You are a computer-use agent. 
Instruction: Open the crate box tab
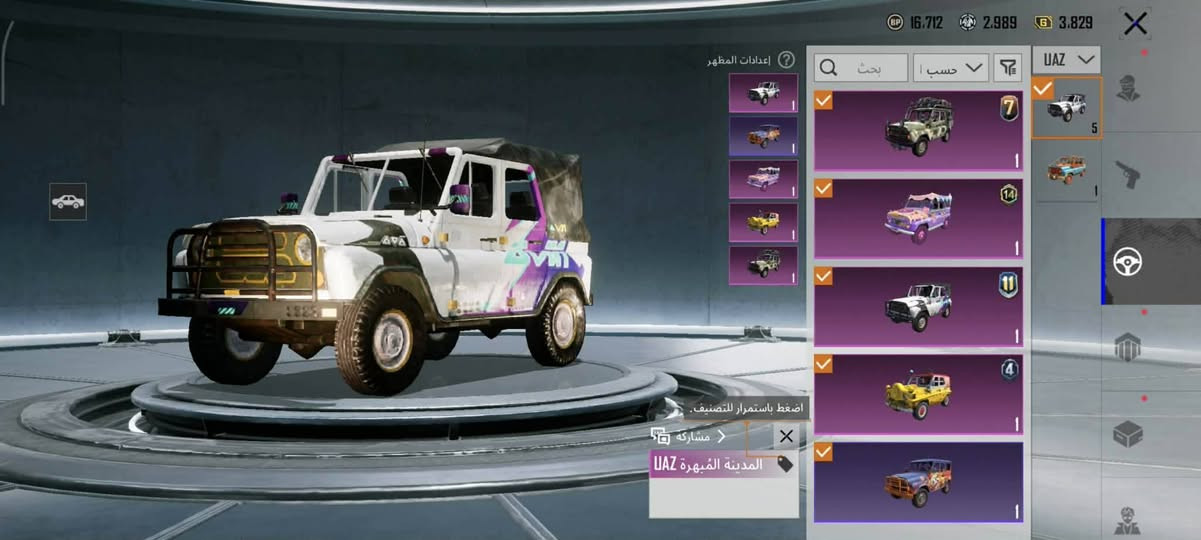click(1128, 435)
